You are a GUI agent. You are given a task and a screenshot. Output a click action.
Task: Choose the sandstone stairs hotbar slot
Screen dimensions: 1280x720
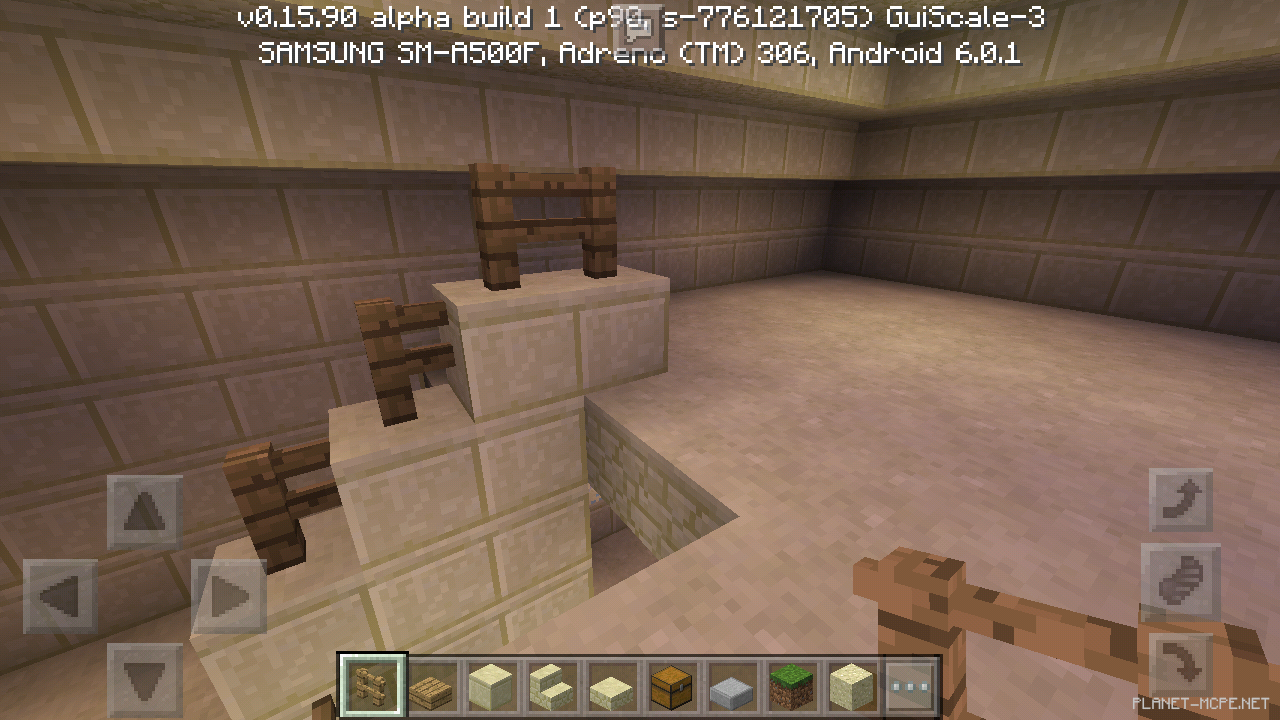coord(551,687)
